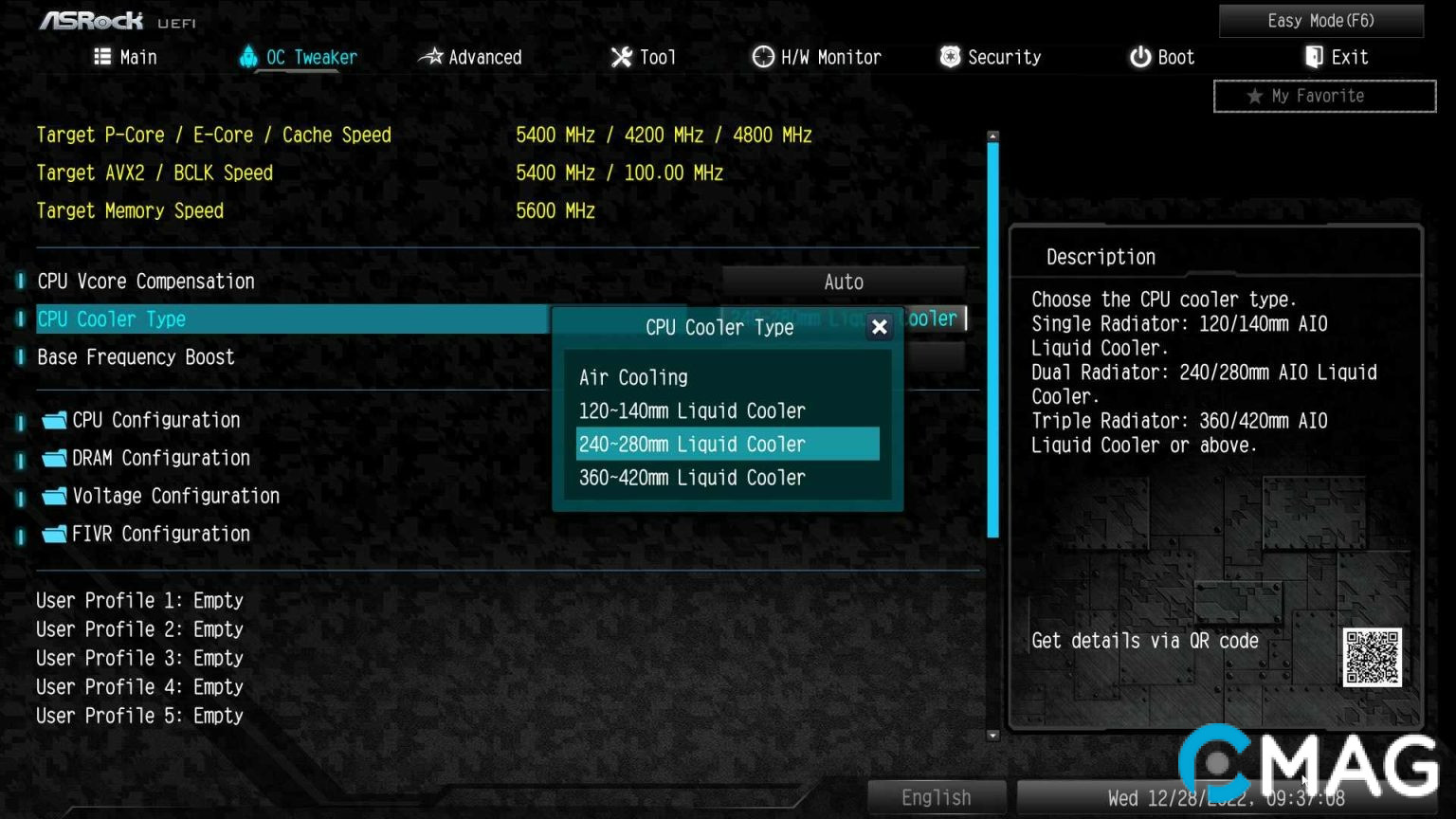Switch to Easy Mode
The height and width of the screenshot is (819, 1456).
click(1320, 21)
